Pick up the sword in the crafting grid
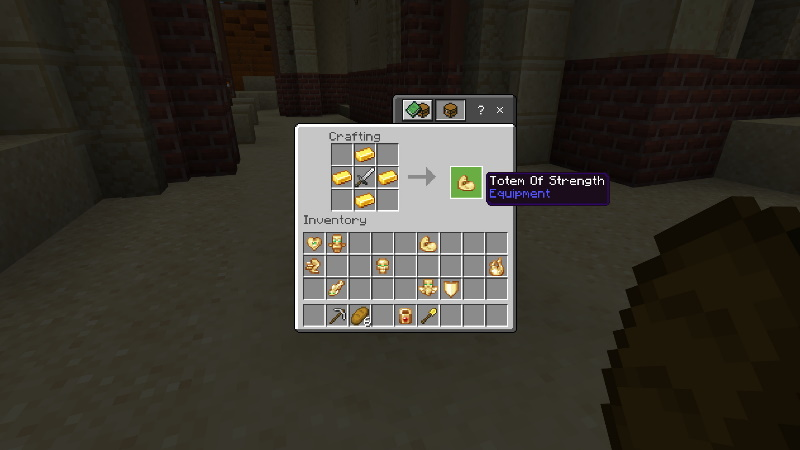This screenshot has width=800, height=450. (365, 178)
